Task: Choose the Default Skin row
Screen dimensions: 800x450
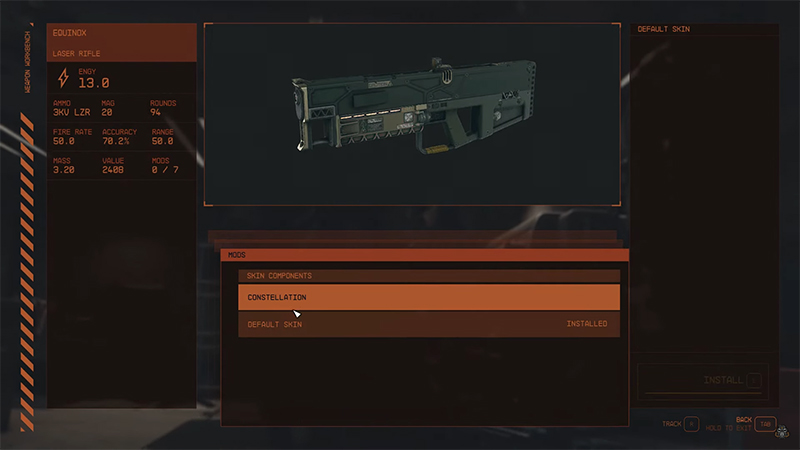Action: 428,324
